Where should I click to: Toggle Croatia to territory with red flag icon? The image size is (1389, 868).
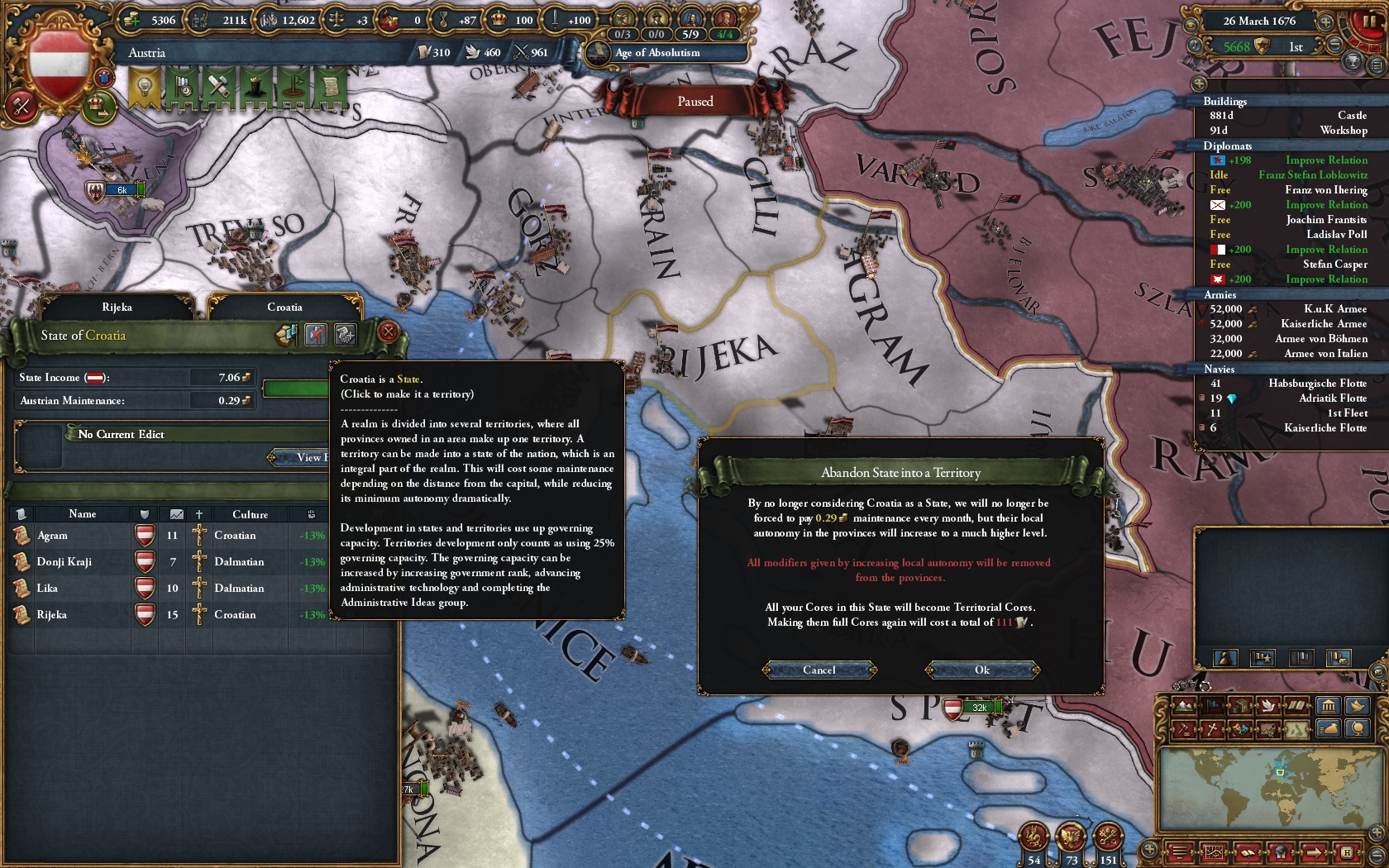pos(315,334)
